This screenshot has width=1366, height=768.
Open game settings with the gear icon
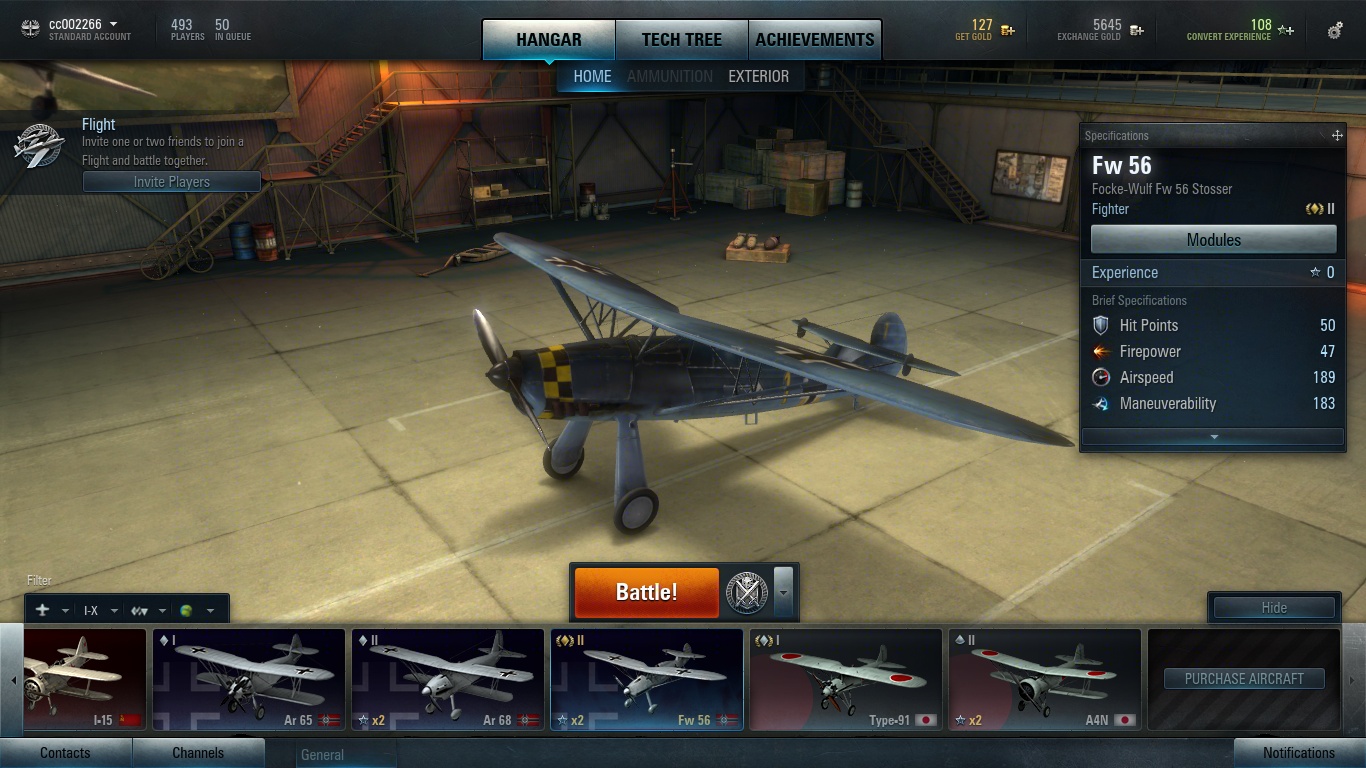tap(1335, 31)
